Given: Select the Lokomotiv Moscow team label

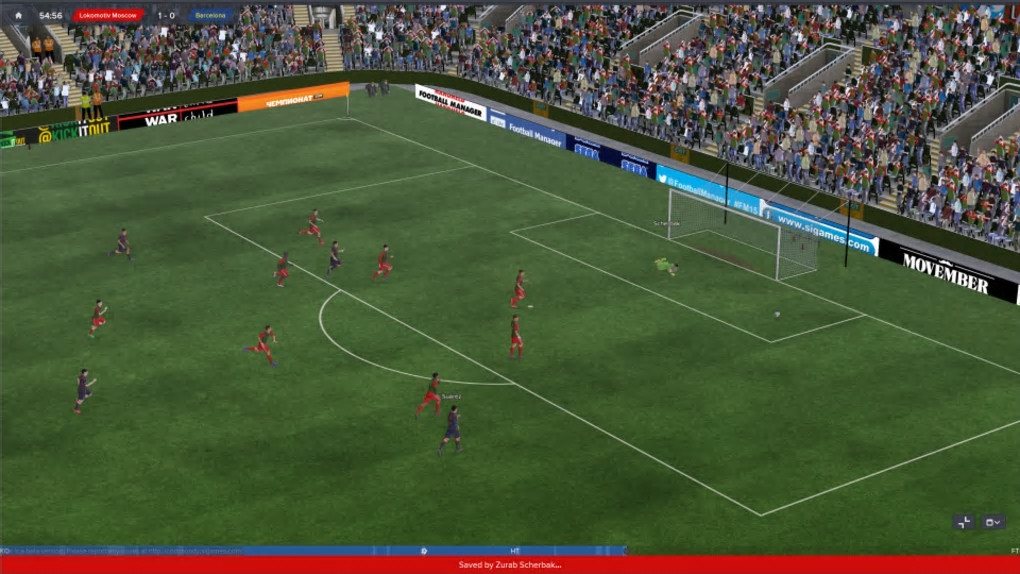Looking at the screenshot, I should 109,16.
